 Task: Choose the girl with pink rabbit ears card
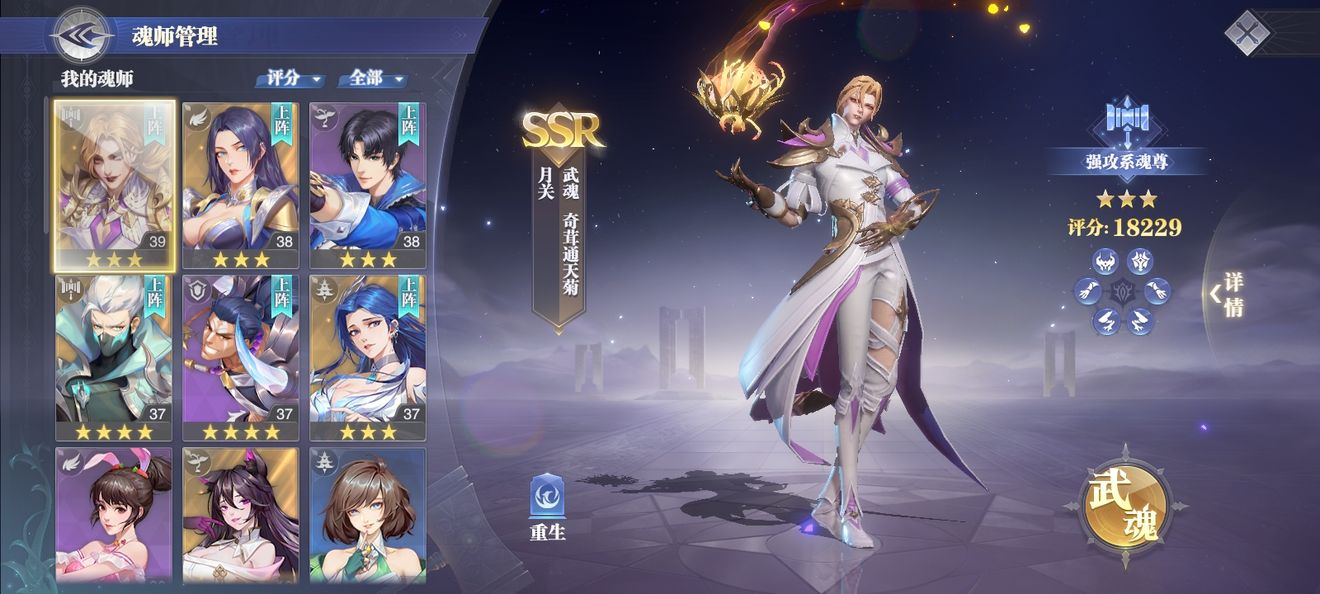(x=114, y=515)
